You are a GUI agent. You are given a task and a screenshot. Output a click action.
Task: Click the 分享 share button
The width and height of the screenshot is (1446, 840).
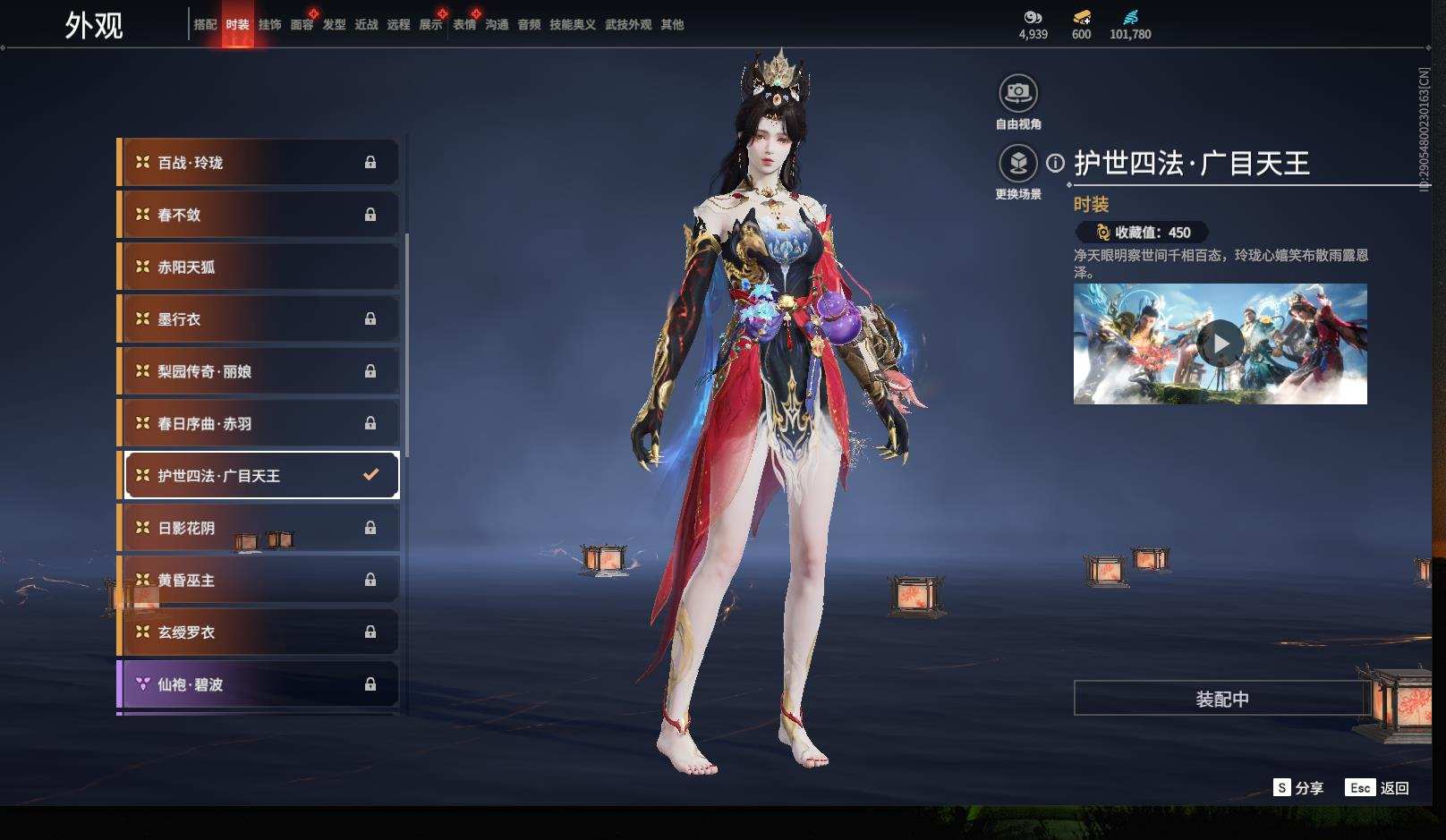tap(1298, 788)
